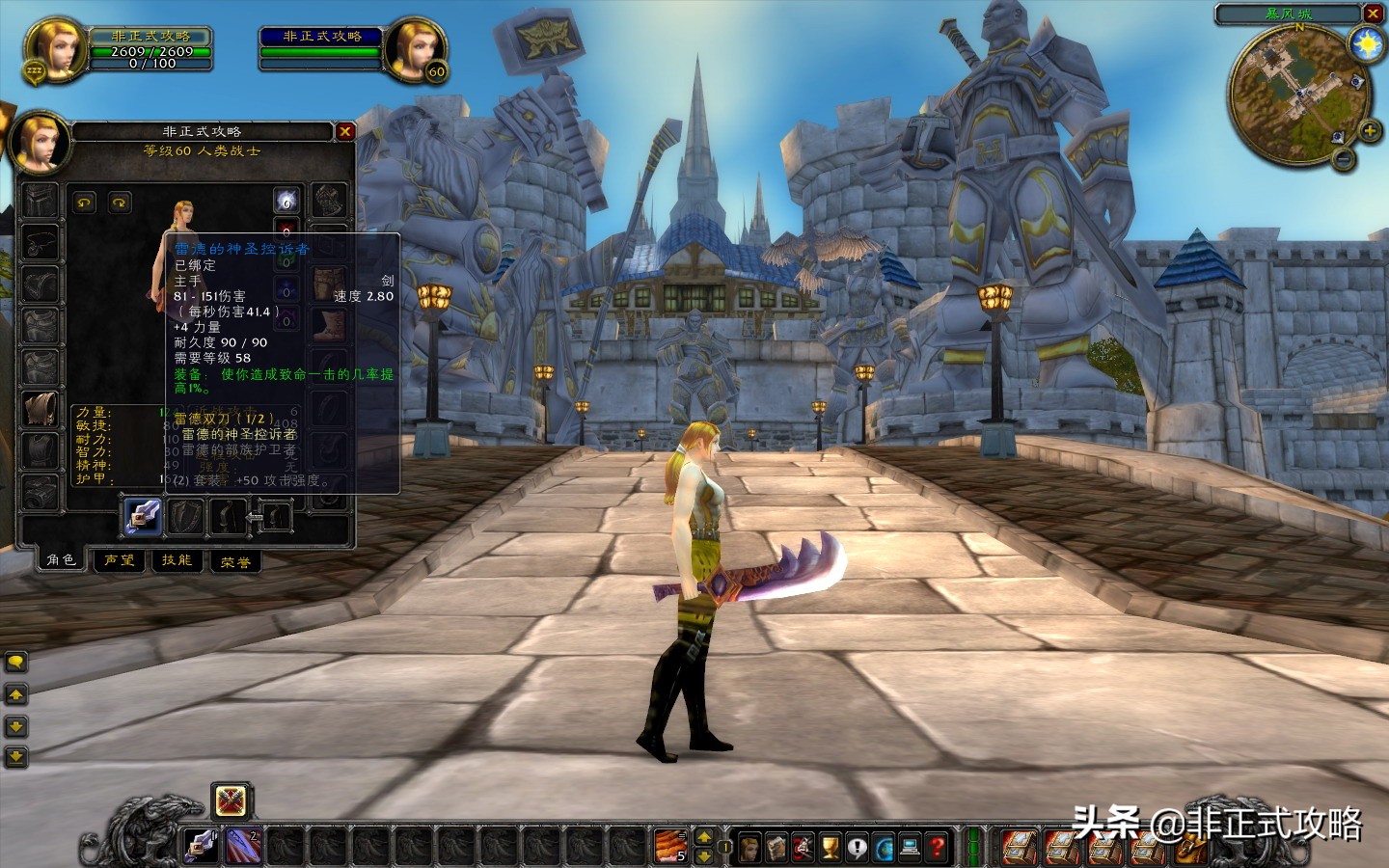The width and height of the screenshot is (1389, 868).
Task: Open the computer icon main menu
Action: 910,848
